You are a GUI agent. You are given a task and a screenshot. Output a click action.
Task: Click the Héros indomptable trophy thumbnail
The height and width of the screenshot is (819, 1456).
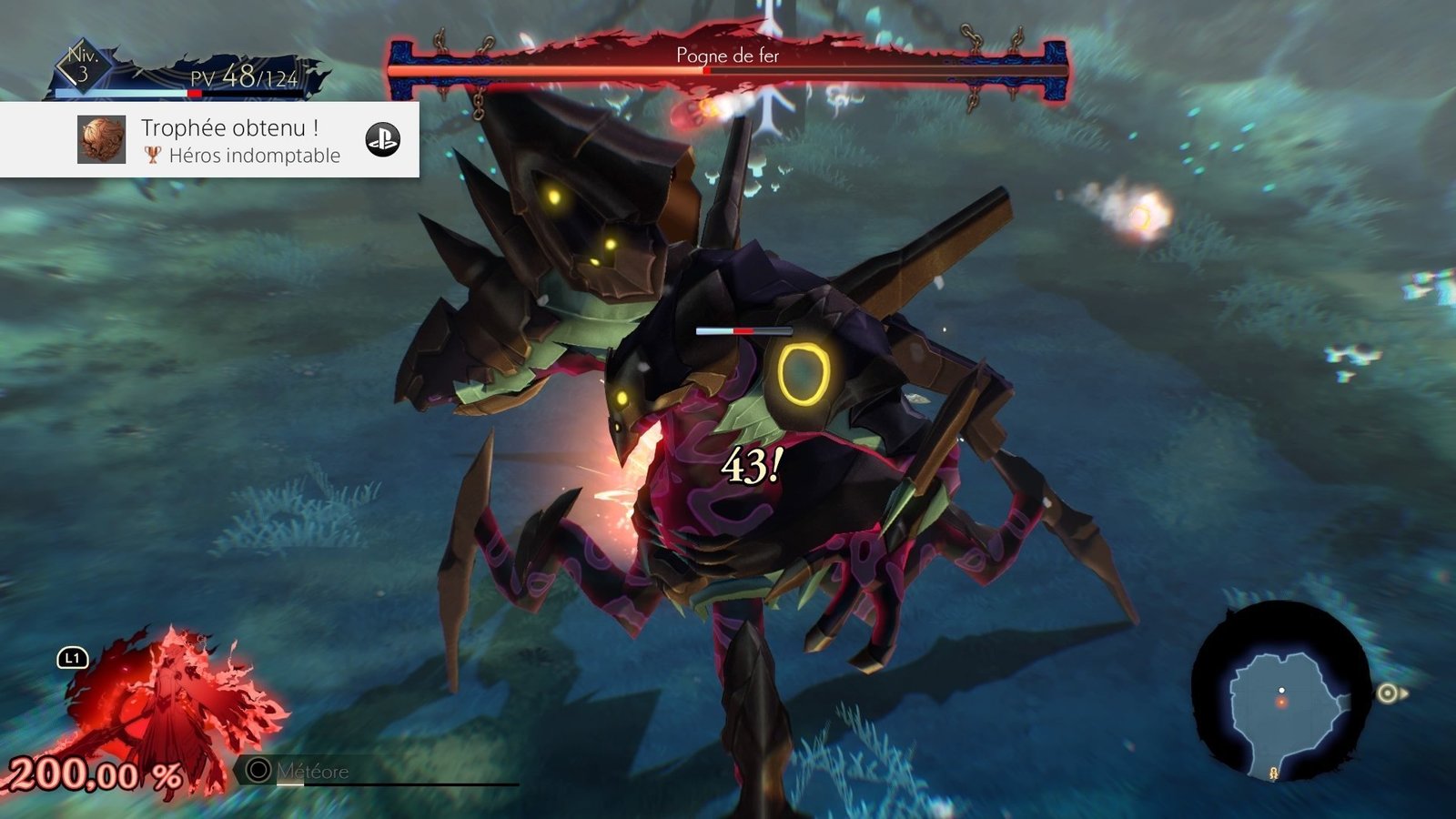(x=101, y=140)
